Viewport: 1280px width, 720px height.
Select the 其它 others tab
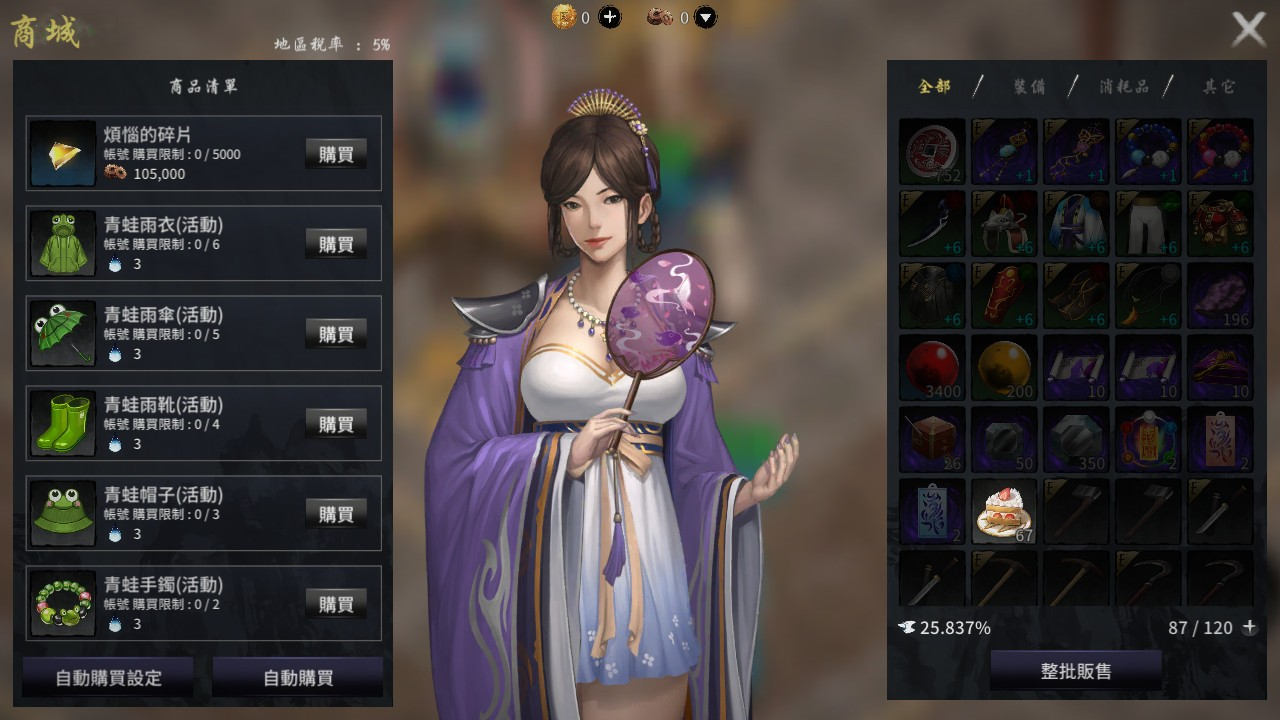(x=1218, y=86)
